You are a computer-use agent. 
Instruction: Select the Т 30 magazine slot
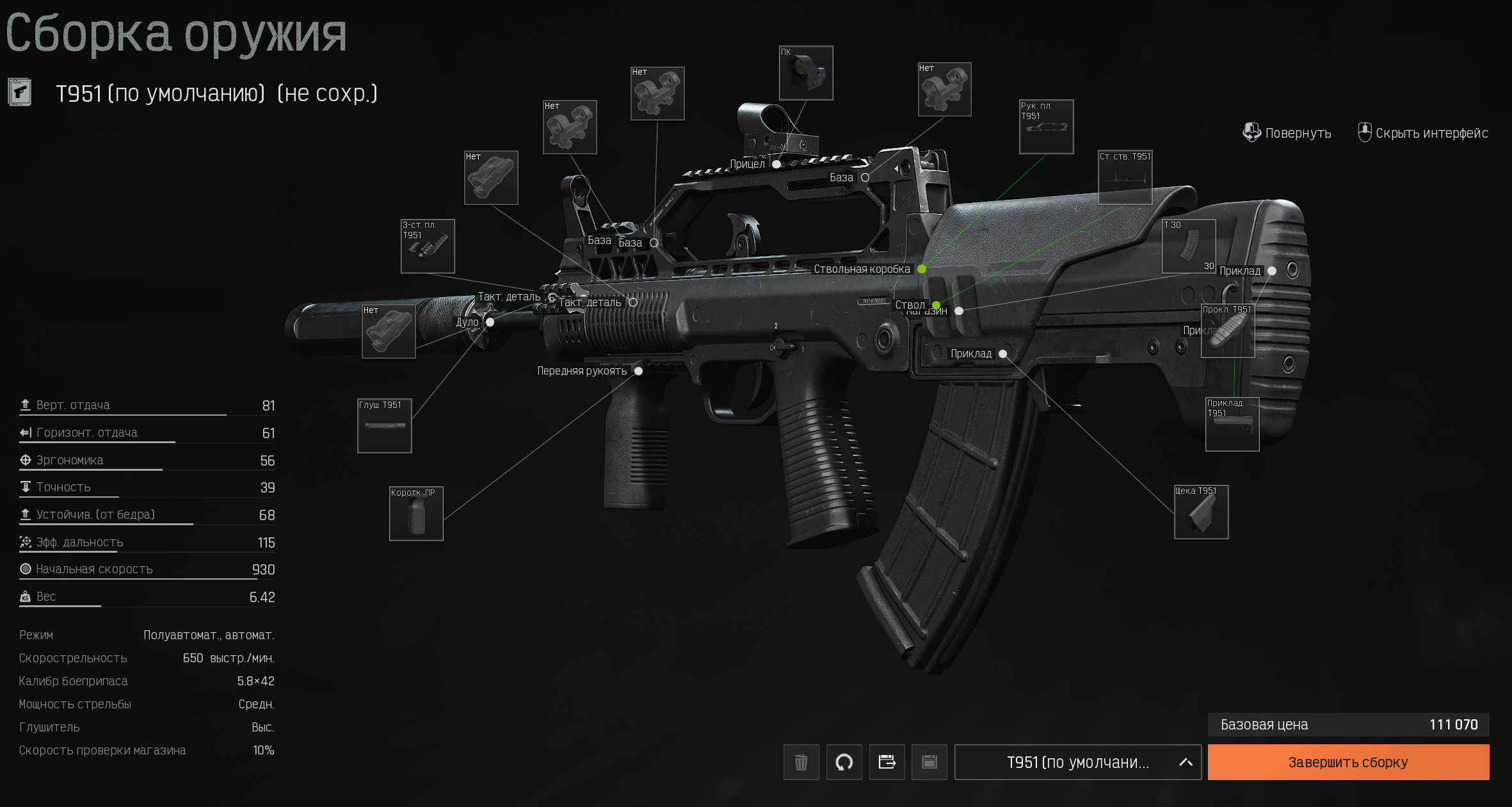1189,247
